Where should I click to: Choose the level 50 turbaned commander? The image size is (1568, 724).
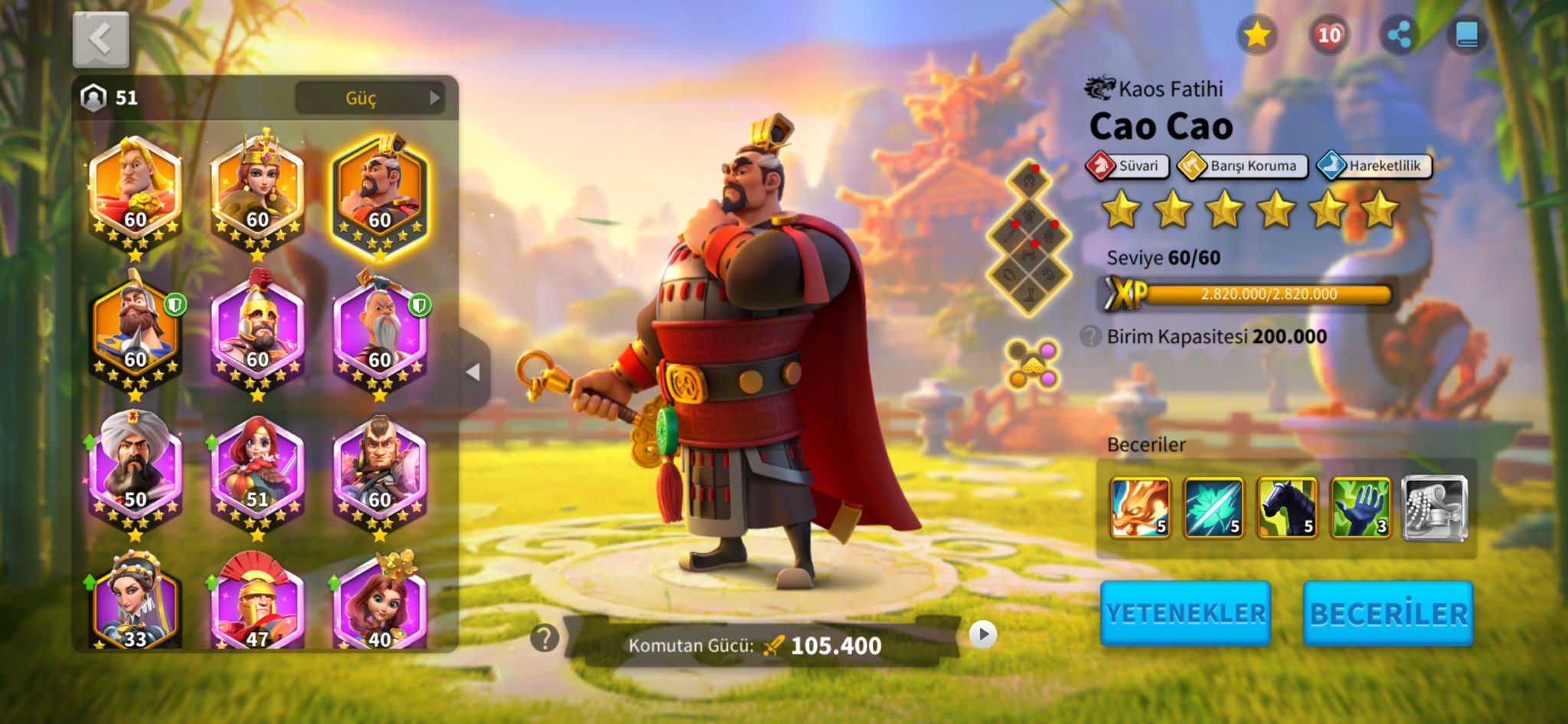136,469
